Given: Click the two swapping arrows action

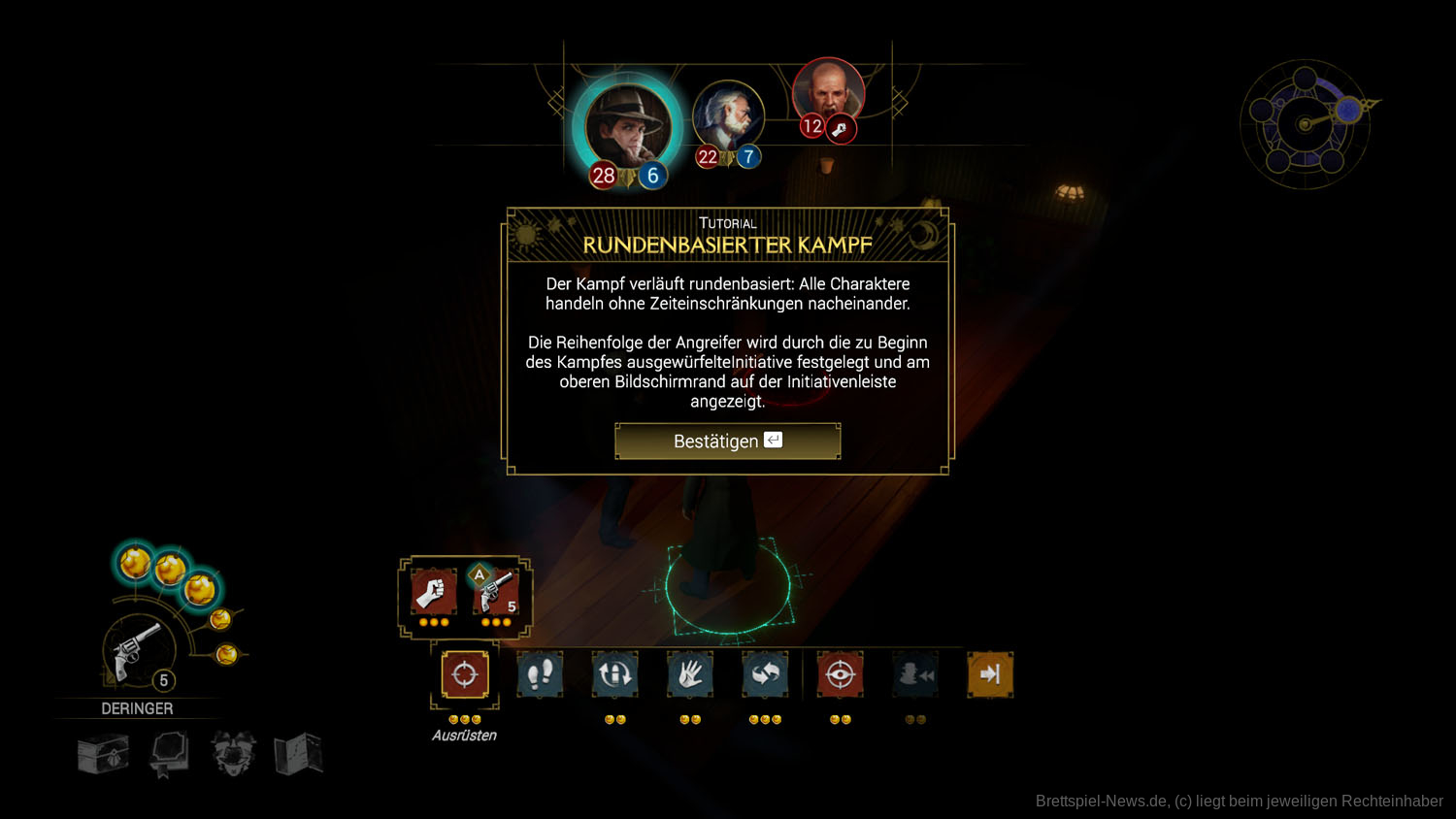Looking at the screenshot, I should [x=765, y=674].
